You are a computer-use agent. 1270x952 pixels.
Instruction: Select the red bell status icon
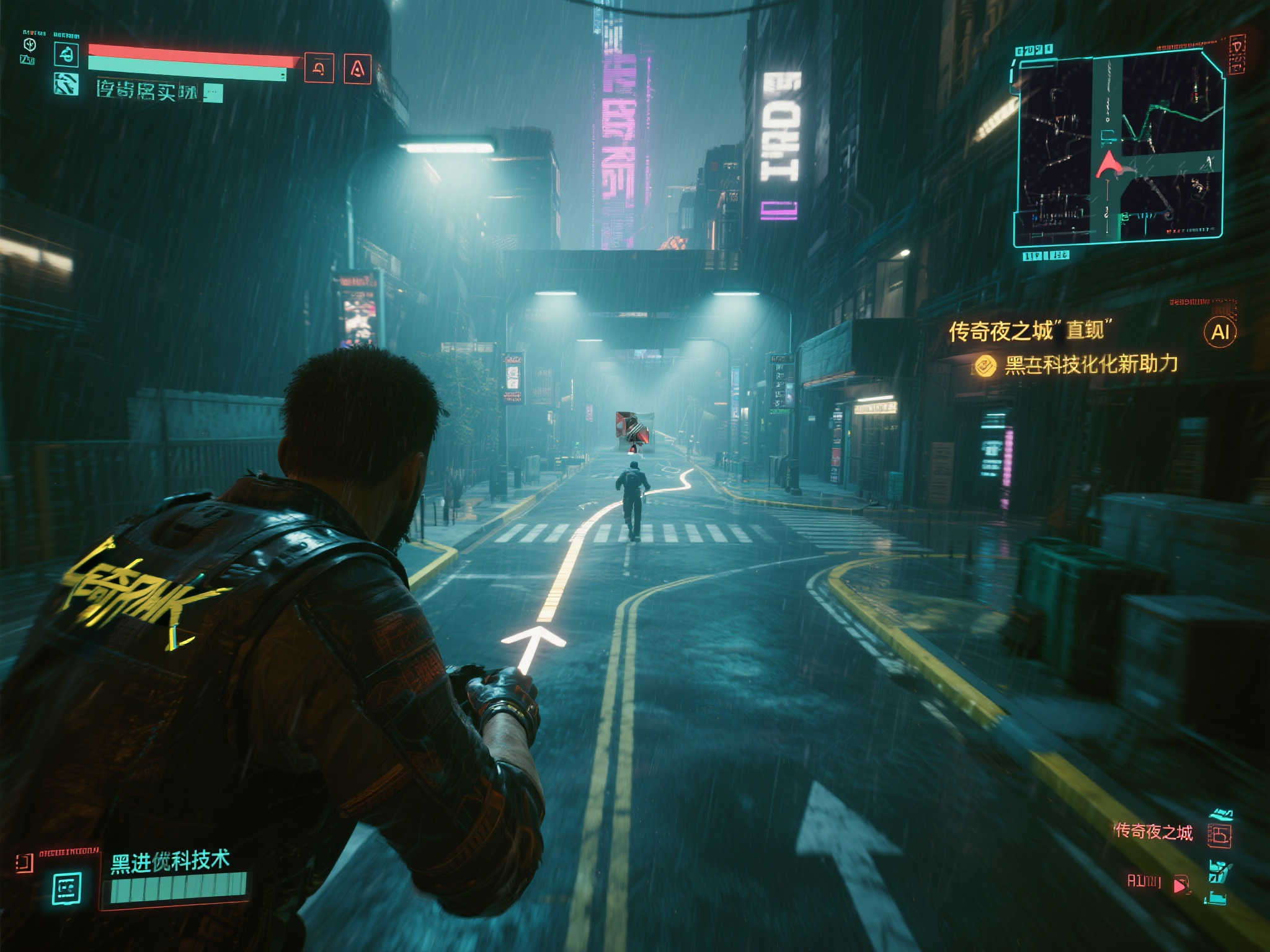click(319, 68)
